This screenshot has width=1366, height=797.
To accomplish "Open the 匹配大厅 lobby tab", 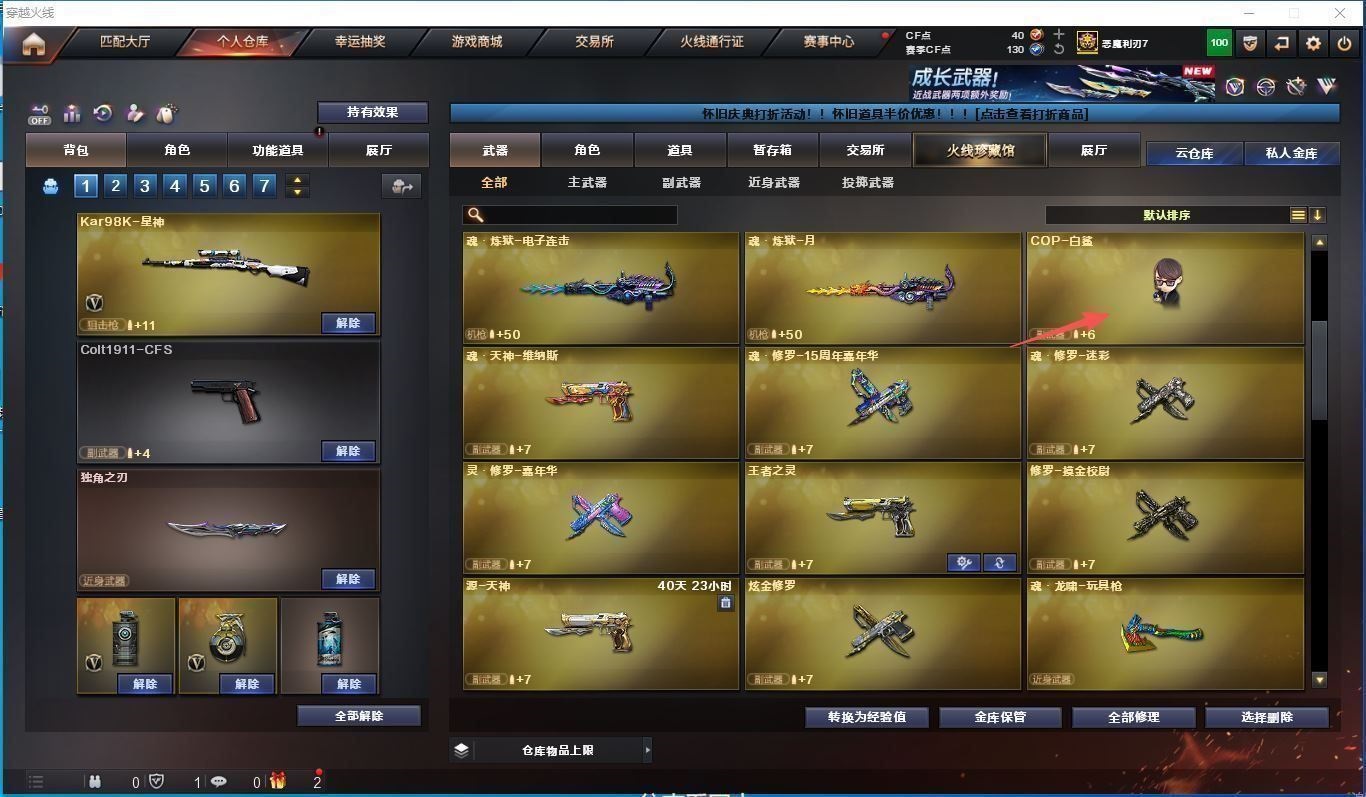I will [125, 42].
